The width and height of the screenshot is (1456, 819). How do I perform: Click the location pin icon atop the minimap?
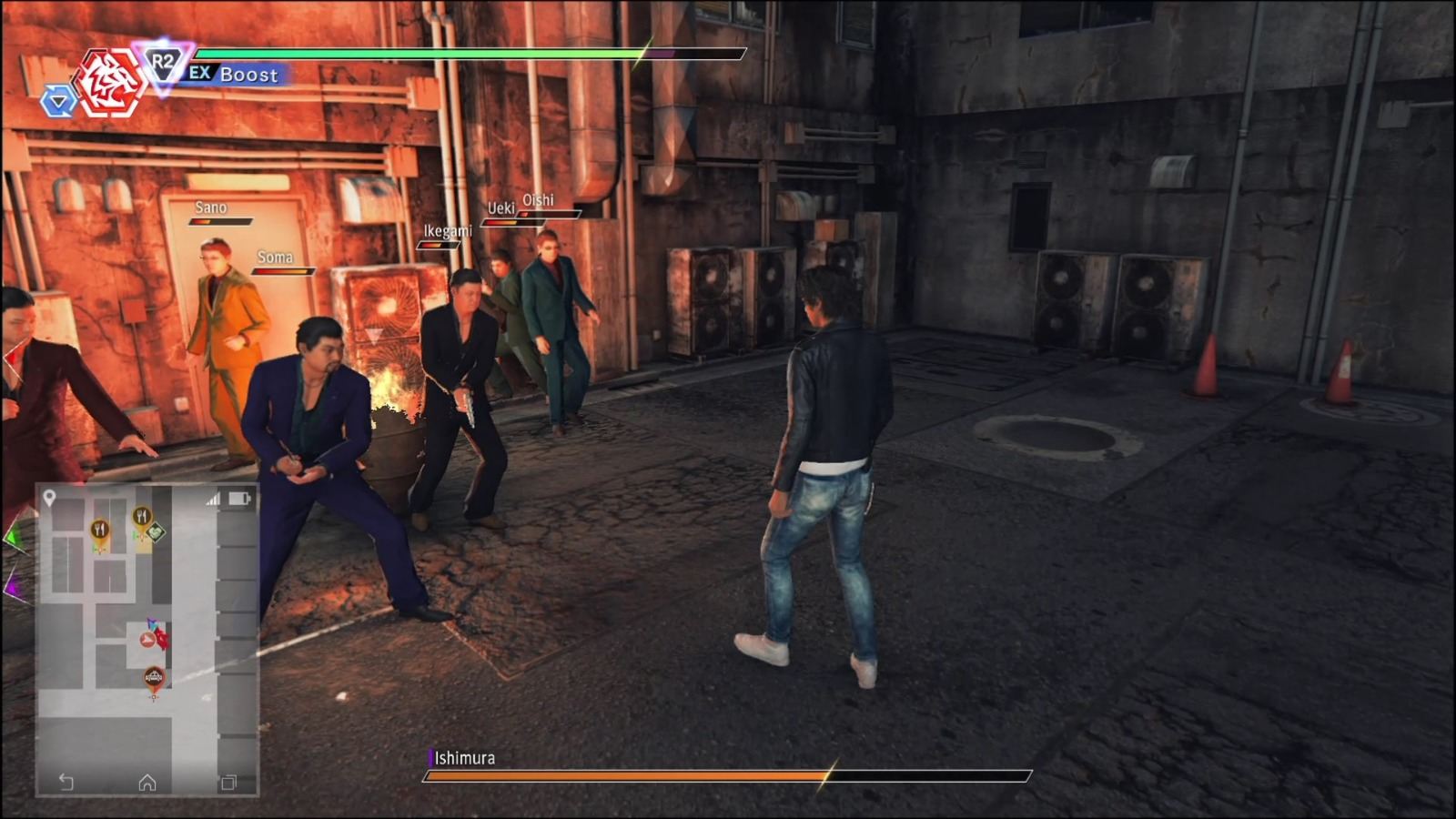pyautogui.click(x=48, y=497)
